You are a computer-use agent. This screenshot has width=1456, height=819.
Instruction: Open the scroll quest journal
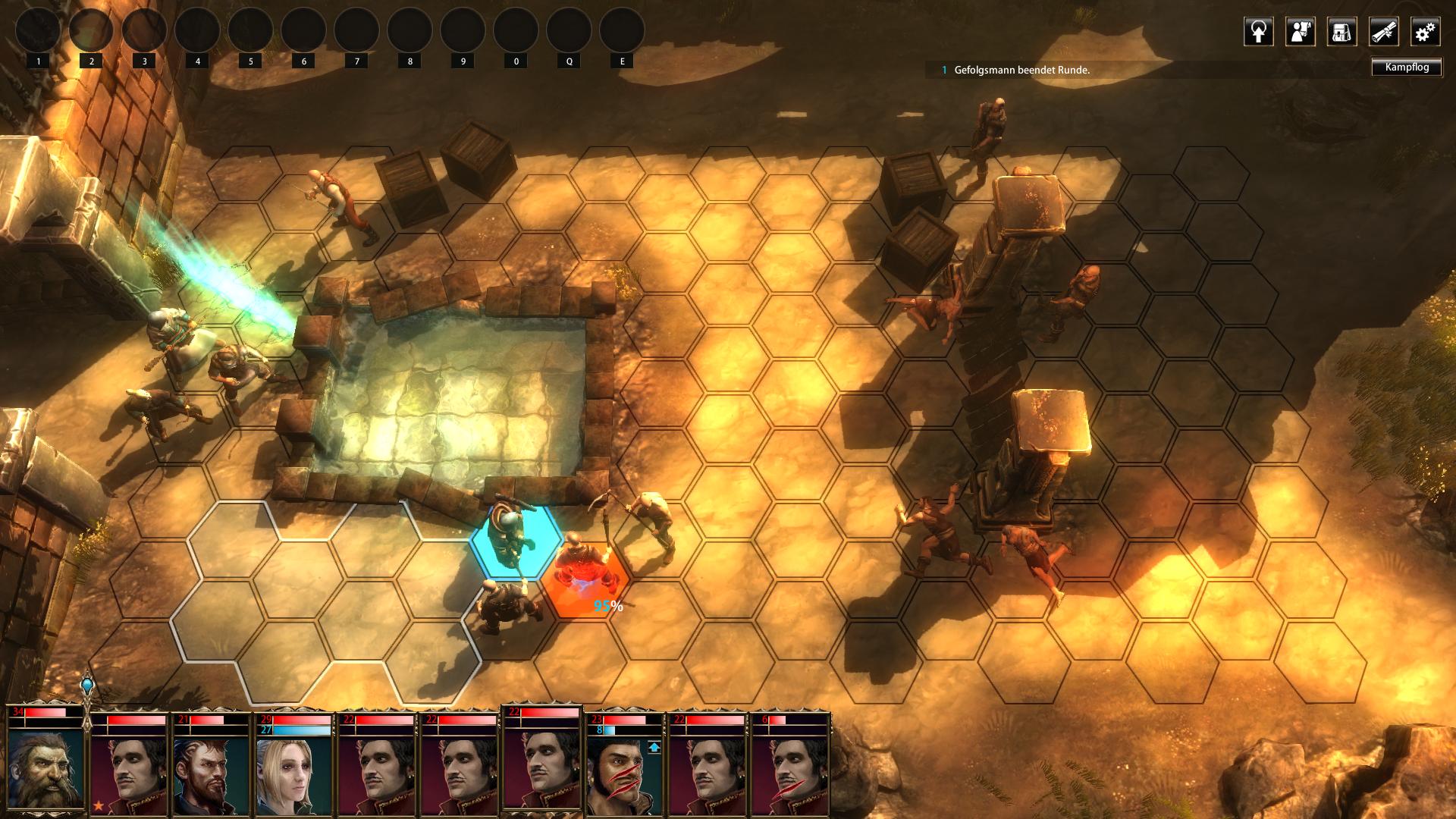1383,32
